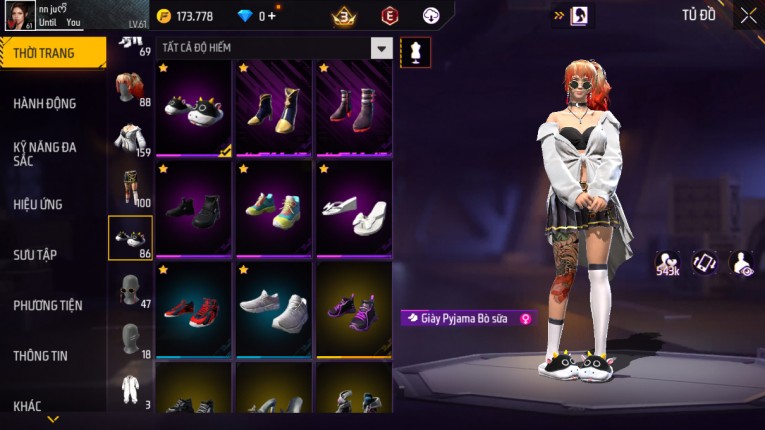Select the mask category with 47 items
This screenshot has width=765, height=430.
tap(129, 290)
